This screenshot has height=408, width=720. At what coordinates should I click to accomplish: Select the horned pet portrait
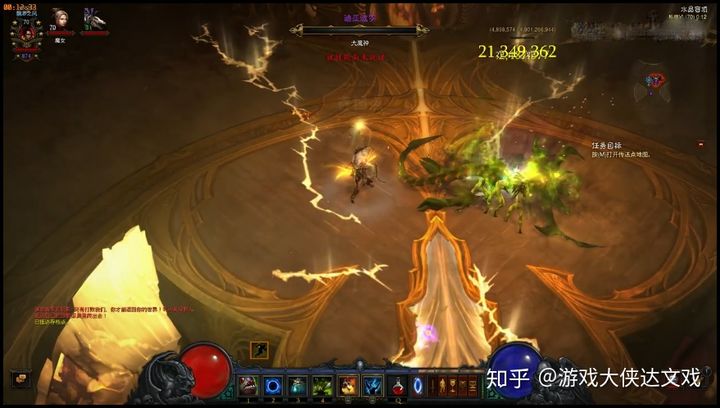94,20
